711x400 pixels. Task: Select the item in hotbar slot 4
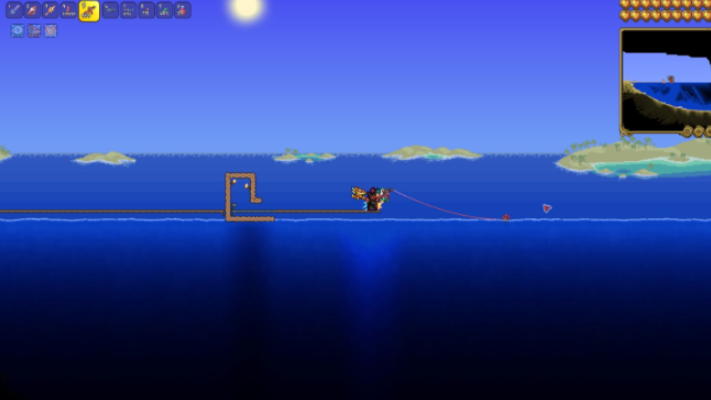coord(68,11)
